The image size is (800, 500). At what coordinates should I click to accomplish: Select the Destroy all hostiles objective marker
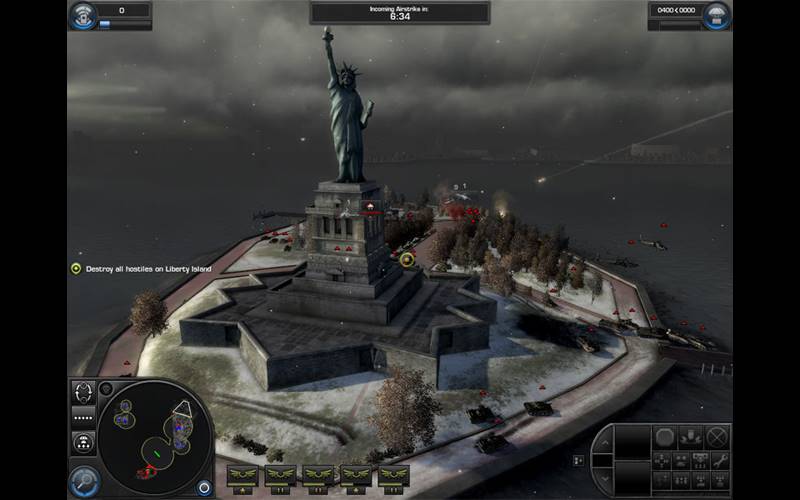point(75,268)
